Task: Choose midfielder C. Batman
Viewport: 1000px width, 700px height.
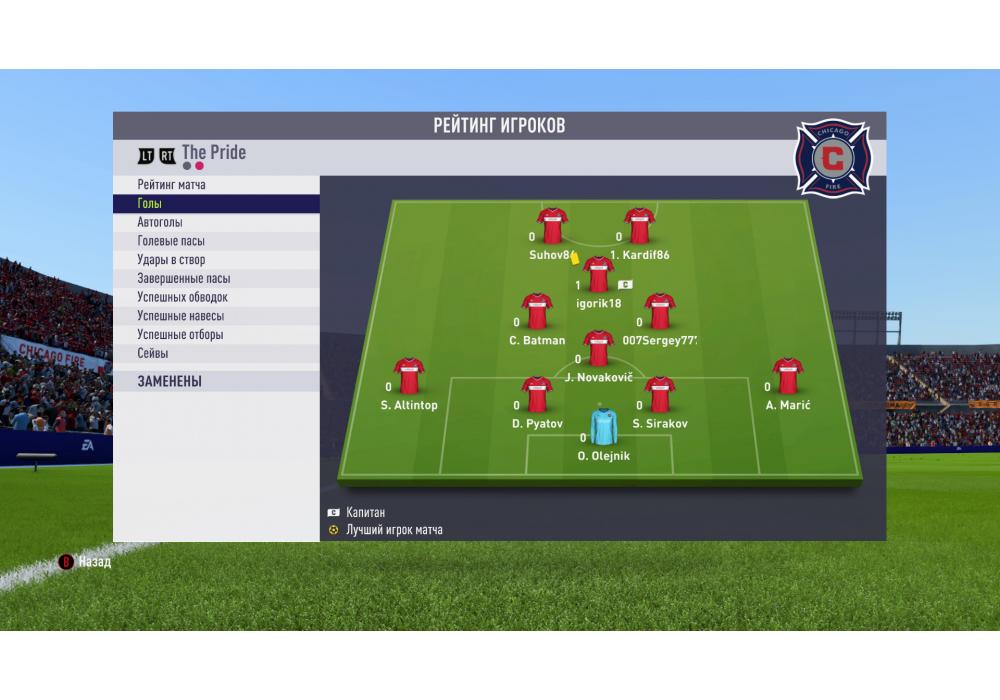Action: pyautogui.click(x=537, y=312)
